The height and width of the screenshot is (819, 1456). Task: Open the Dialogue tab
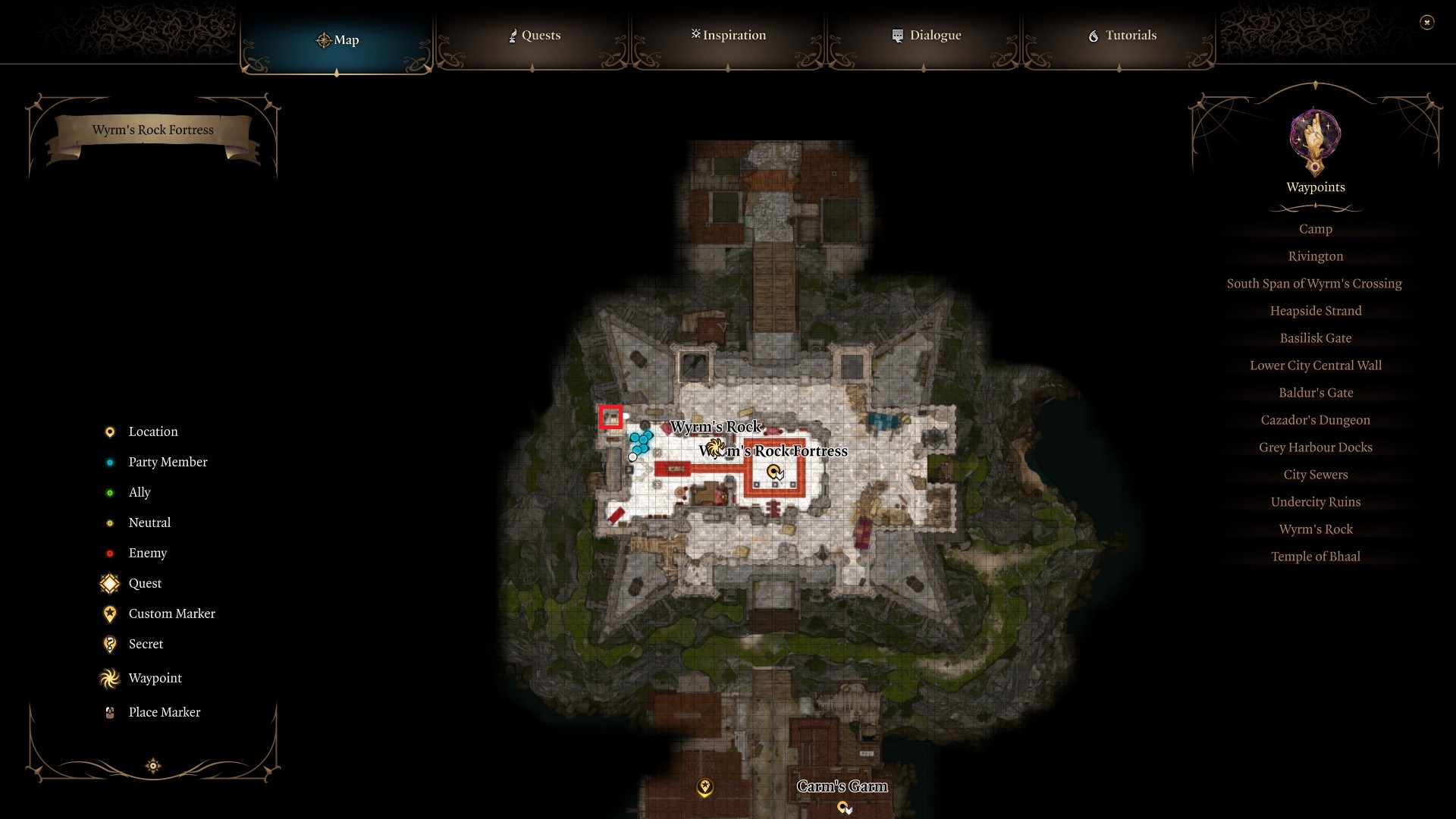coord(927,35)
